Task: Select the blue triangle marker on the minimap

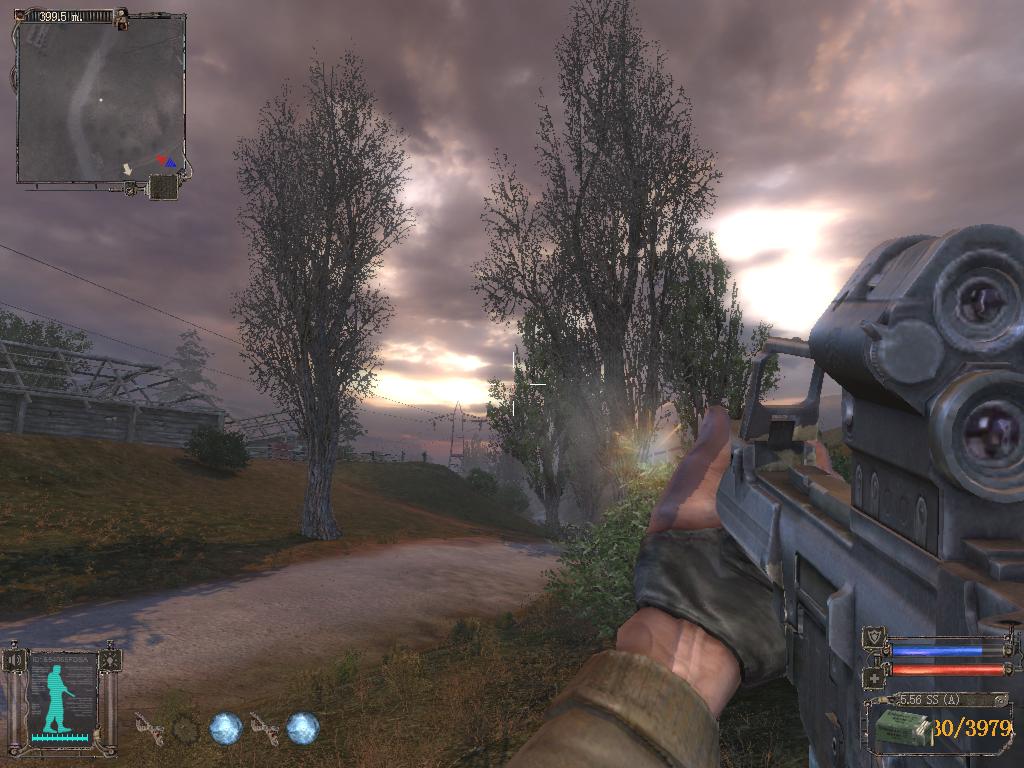Action: [x=171, y=162]
